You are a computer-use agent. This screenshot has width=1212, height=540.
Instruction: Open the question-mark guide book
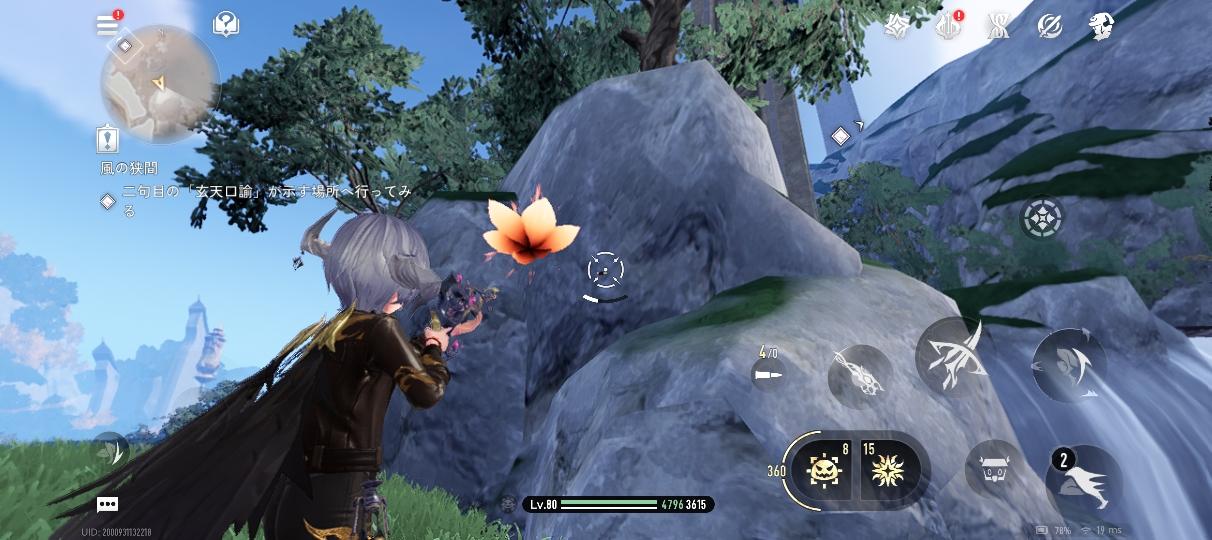coord(226,25)
